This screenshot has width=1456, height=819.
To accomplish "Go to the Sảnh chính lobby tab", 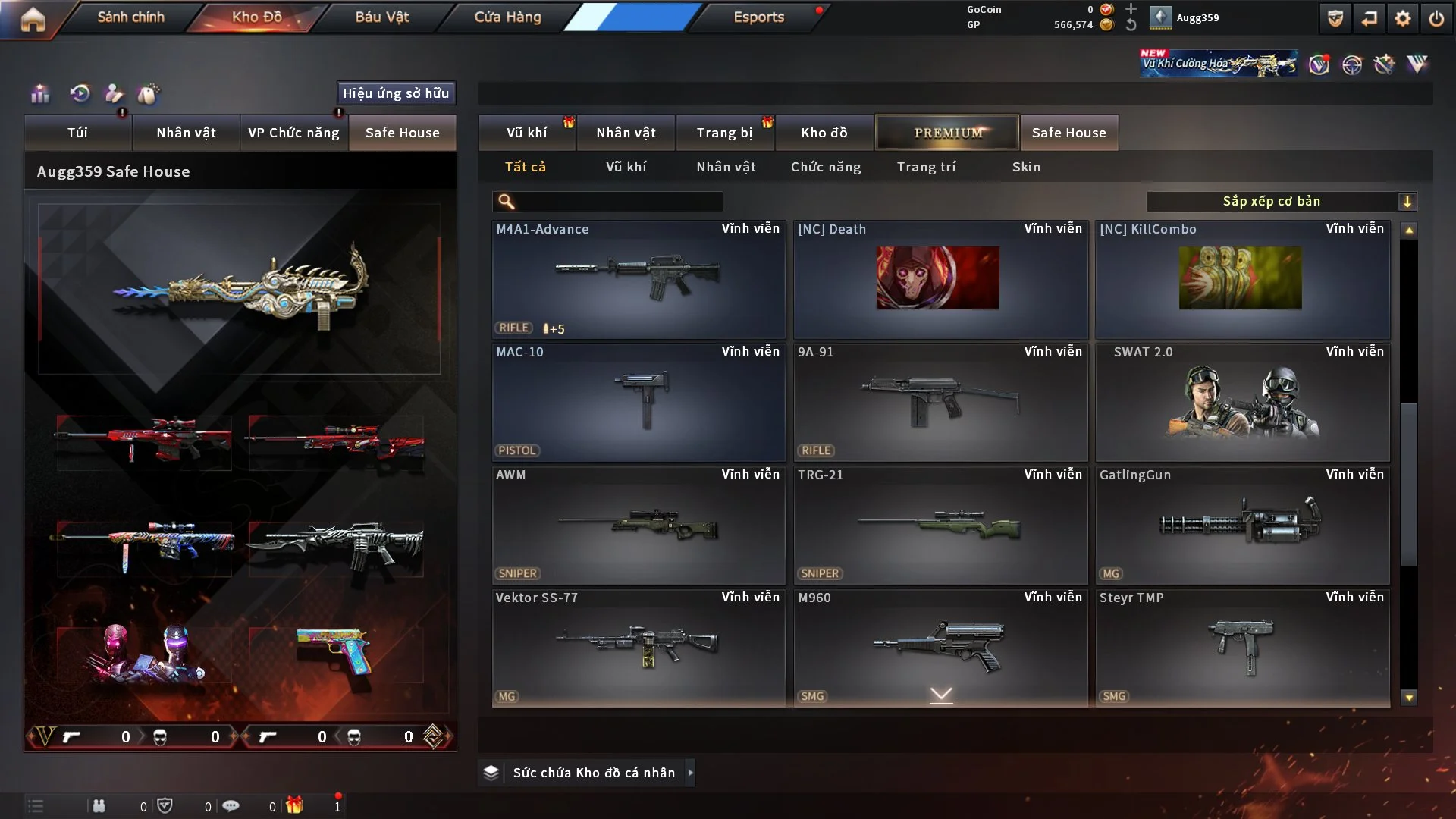I will coord(130,17).
